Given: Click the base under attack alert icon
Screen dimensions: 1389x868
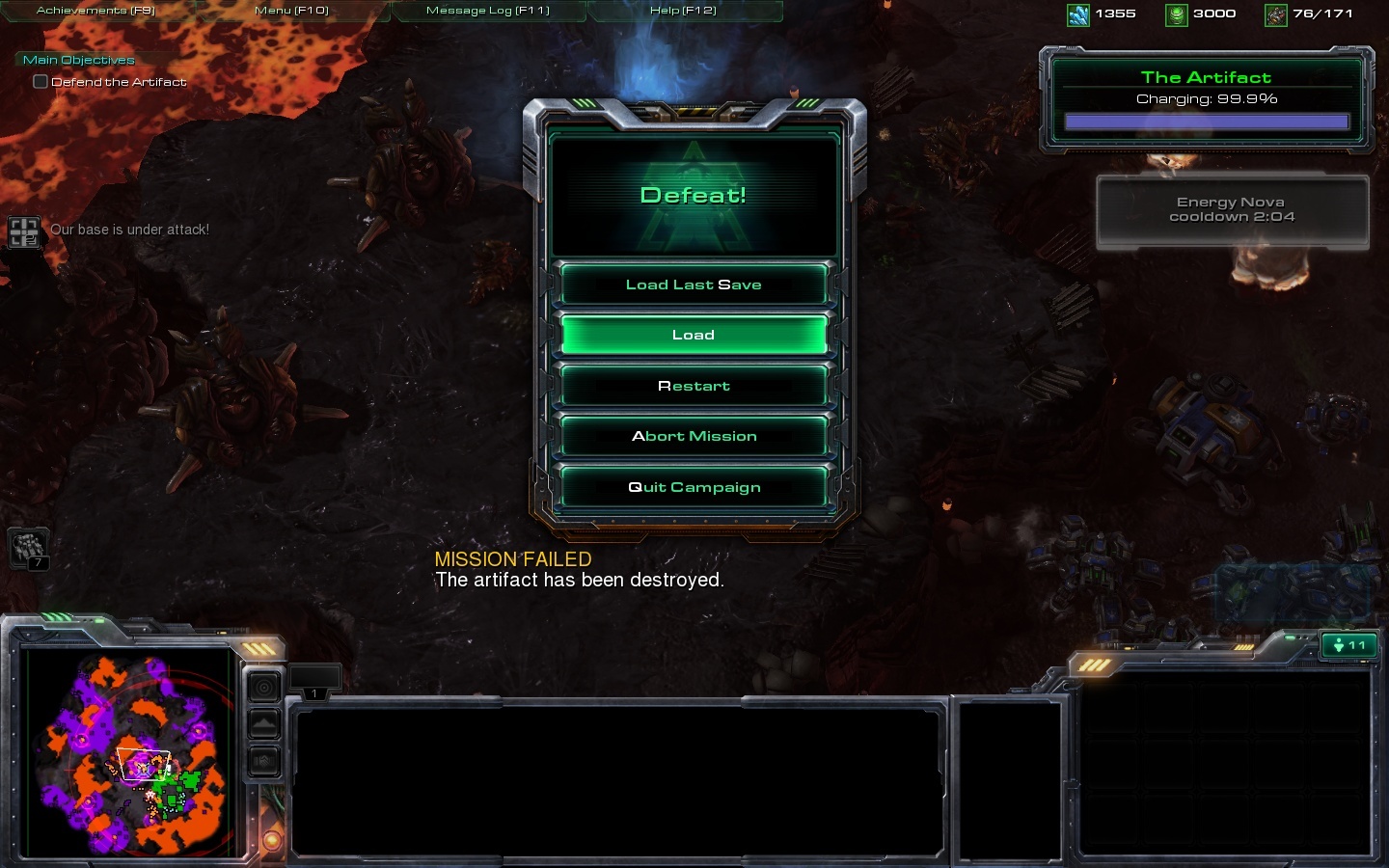Looking at the screenshot, I should tap(23, 231).
